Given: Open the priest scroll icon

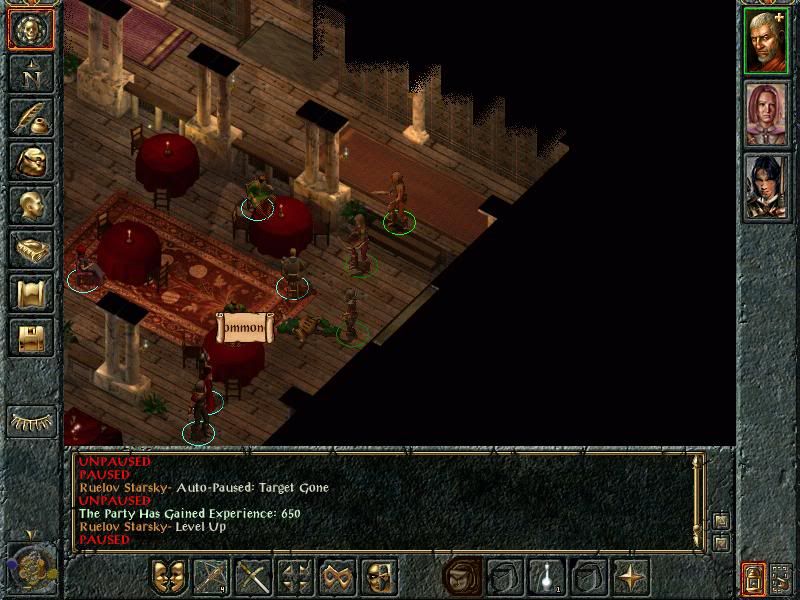Looking at the screenshot, I should [x=31, y=293].
